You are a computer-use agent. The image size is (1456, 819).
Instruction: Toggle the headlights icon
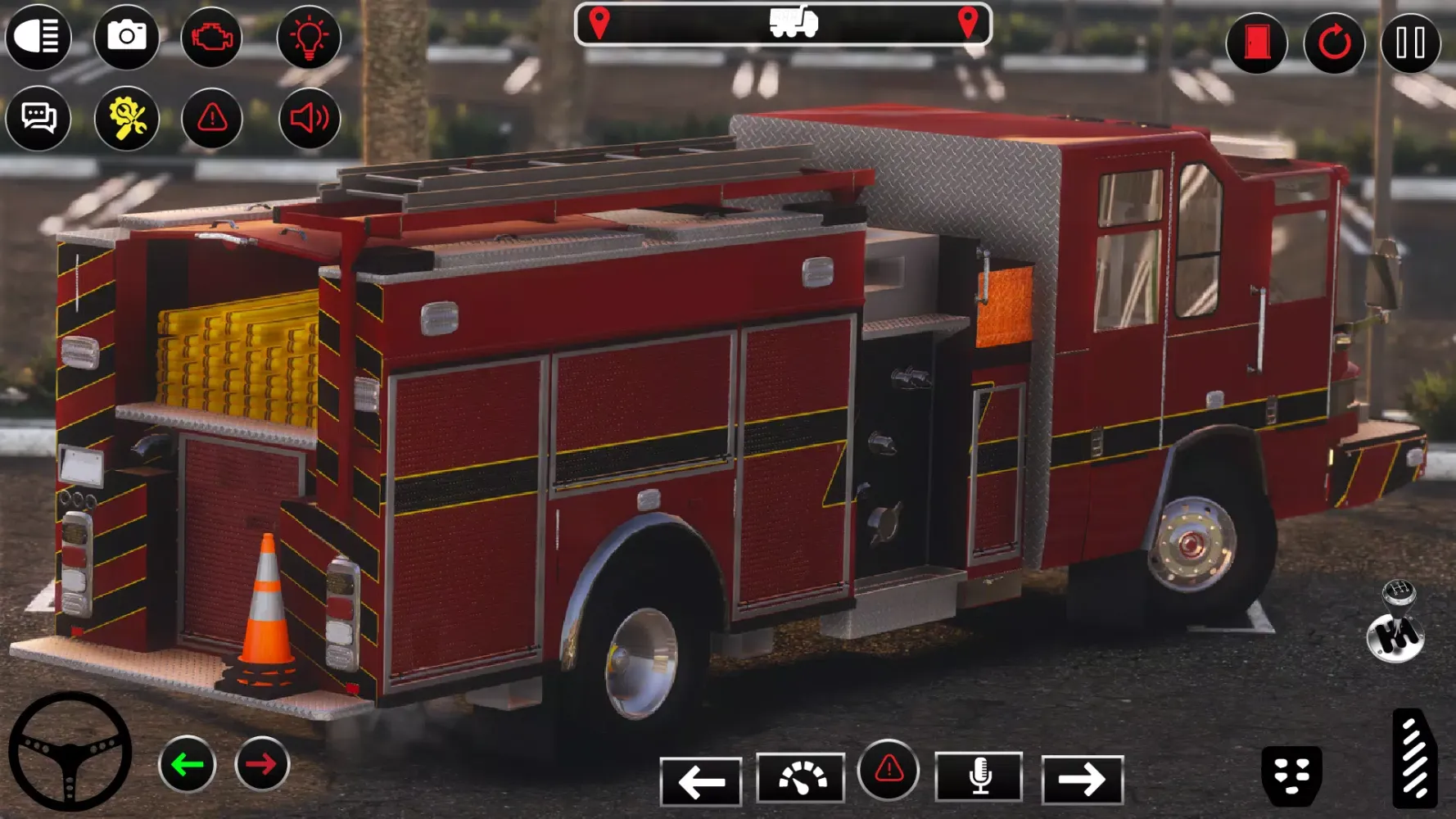click(x=39, y=36)
